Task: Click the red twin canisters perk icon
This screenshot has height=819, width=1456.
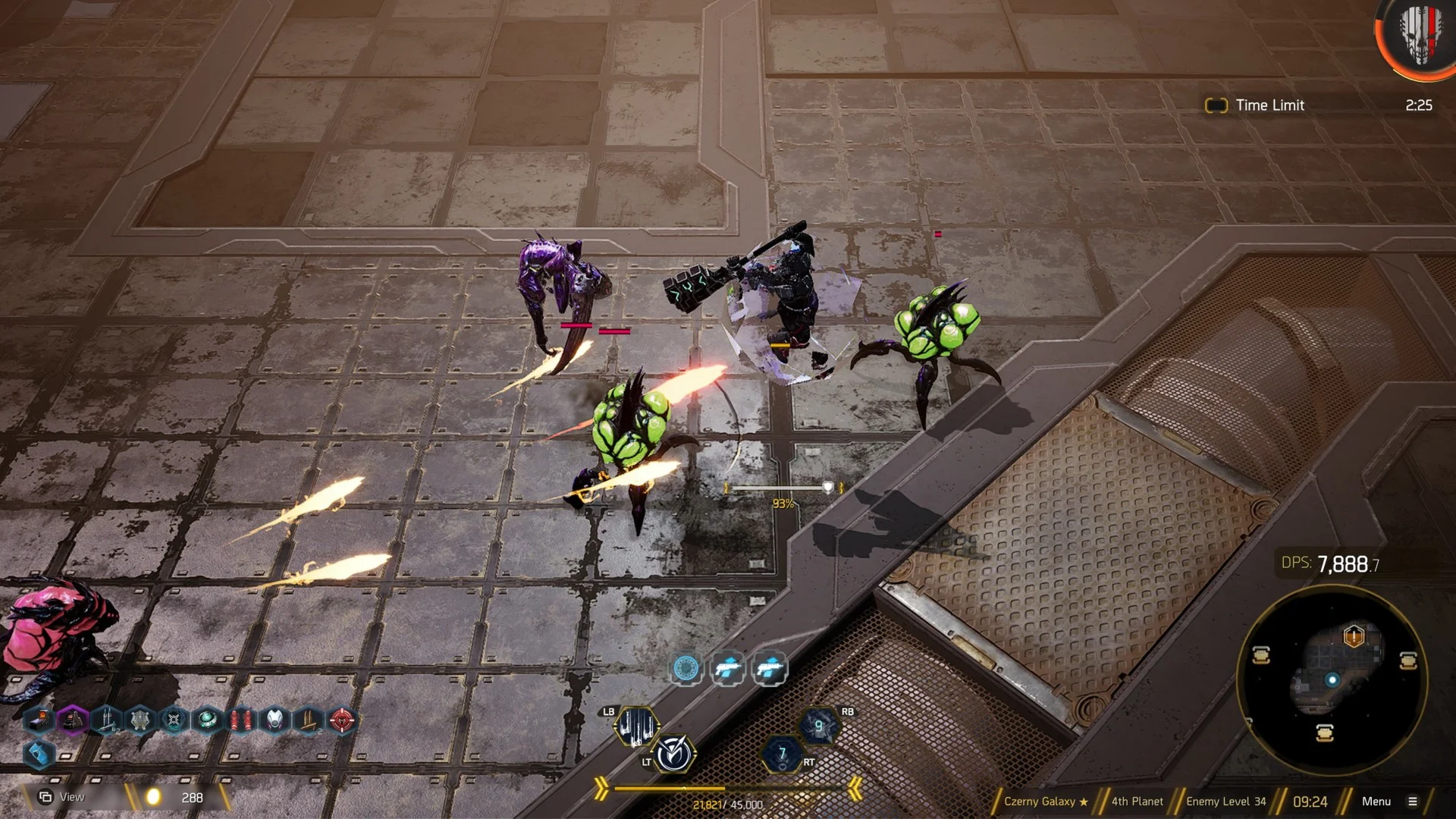Action: click(x=240, y=719)
